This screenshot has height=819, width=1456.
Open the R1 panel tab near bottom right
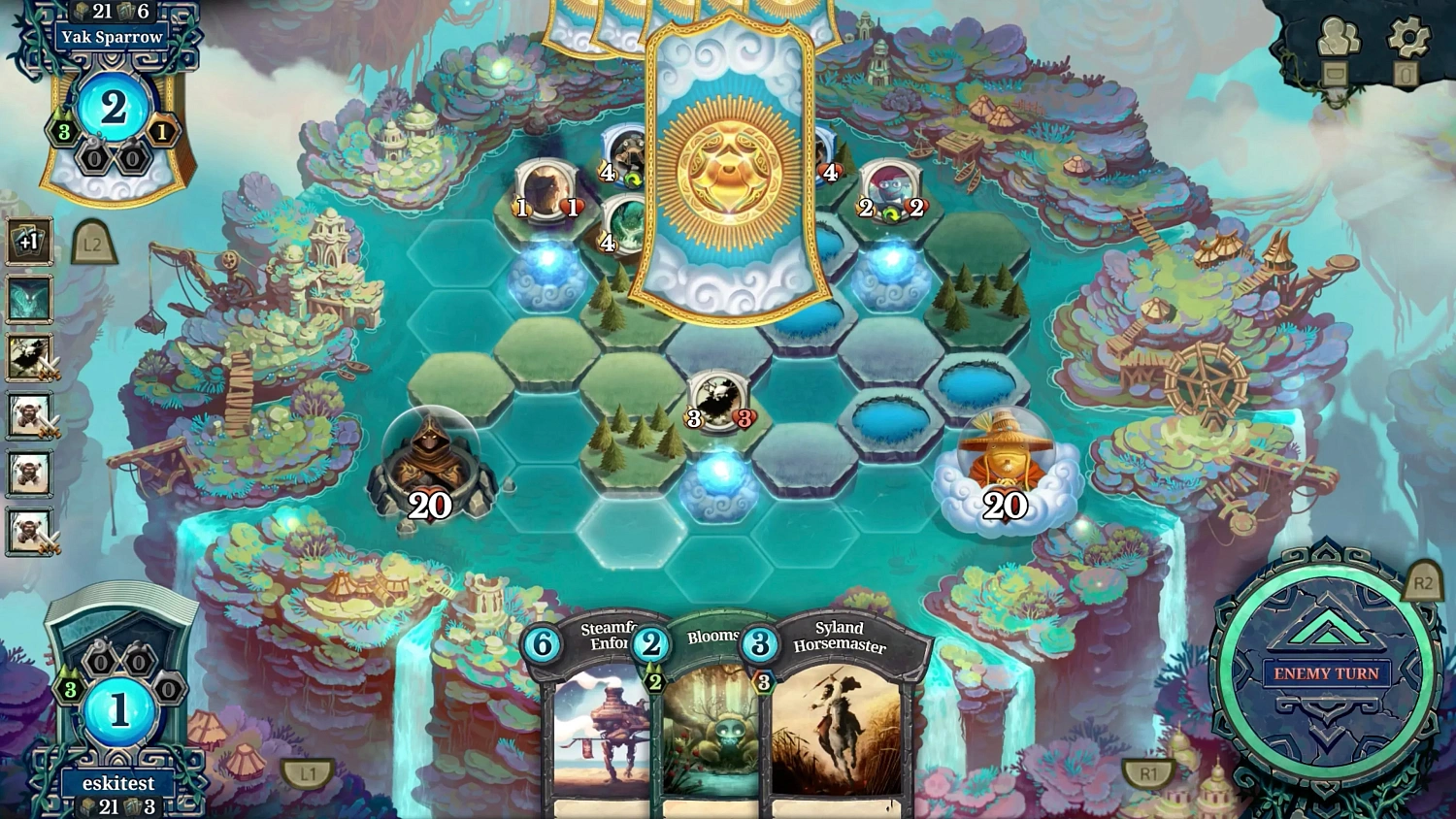(x=1149, y=773)
